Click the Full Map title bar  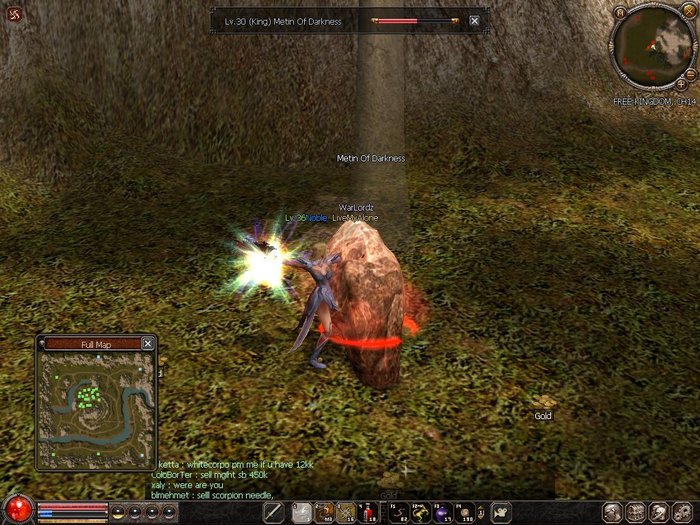coord(94,344)
